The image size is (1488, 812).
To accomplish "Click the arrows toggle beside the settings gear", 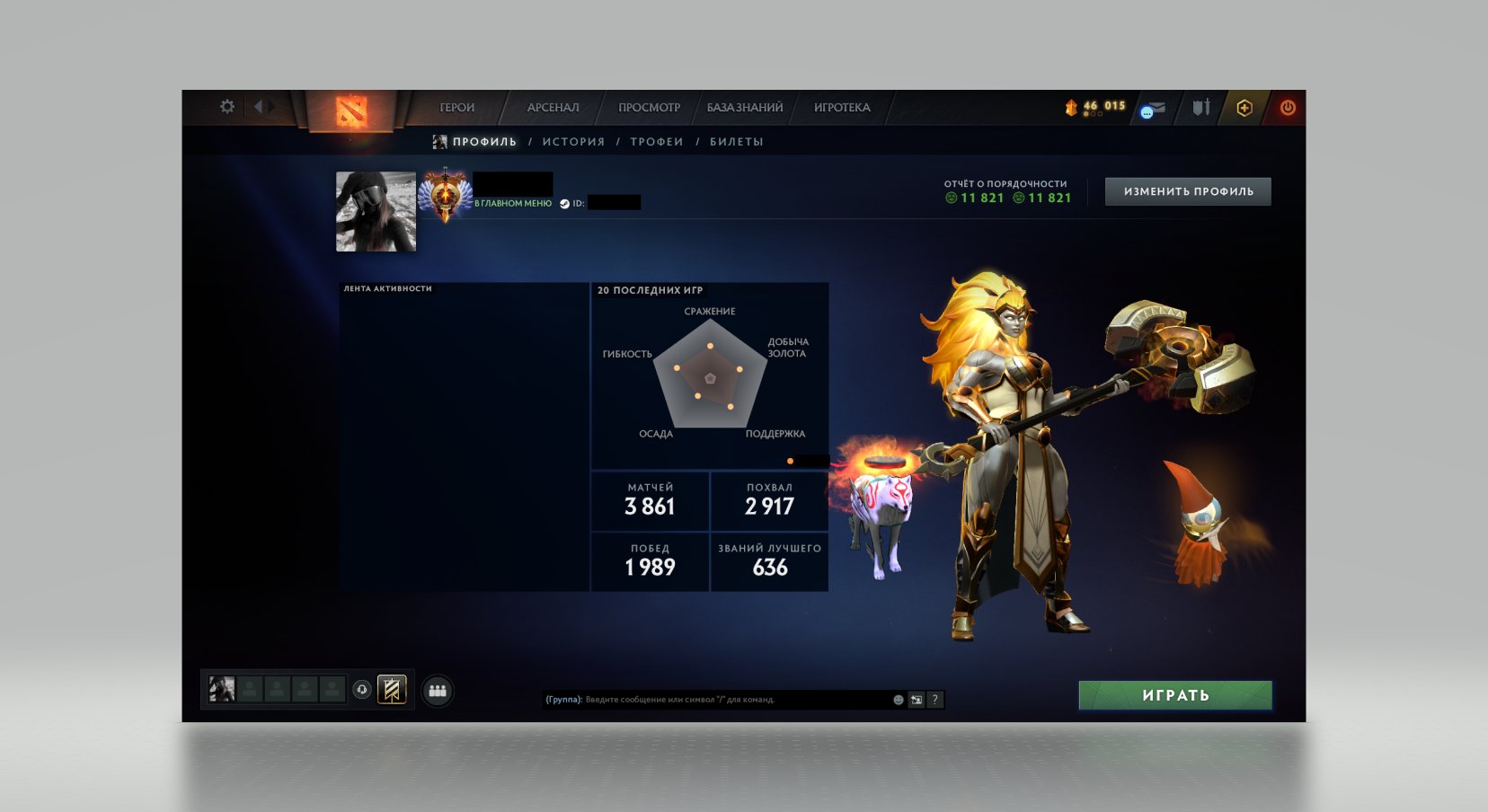I will 263,106.
